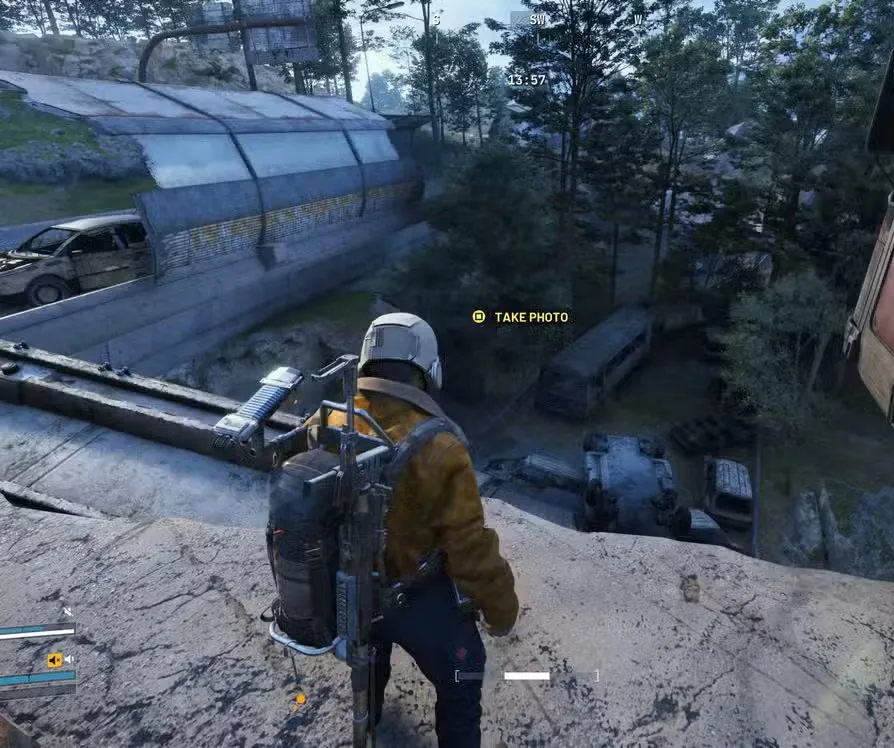Click the yellow muted speaker icon

tap(55, 660)
